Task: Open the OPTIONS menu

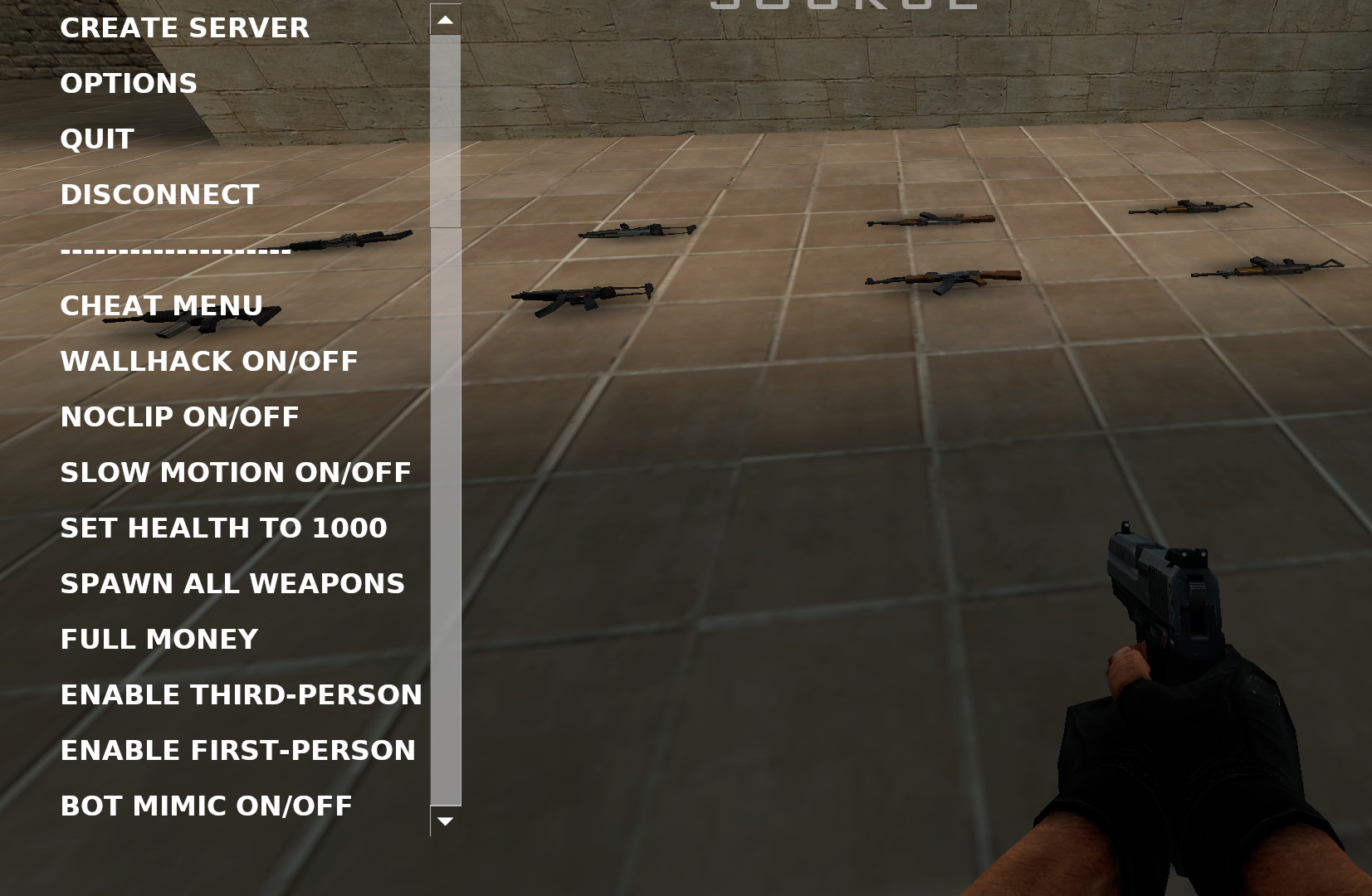Action: pyautogui.click(x=128, y=83)
